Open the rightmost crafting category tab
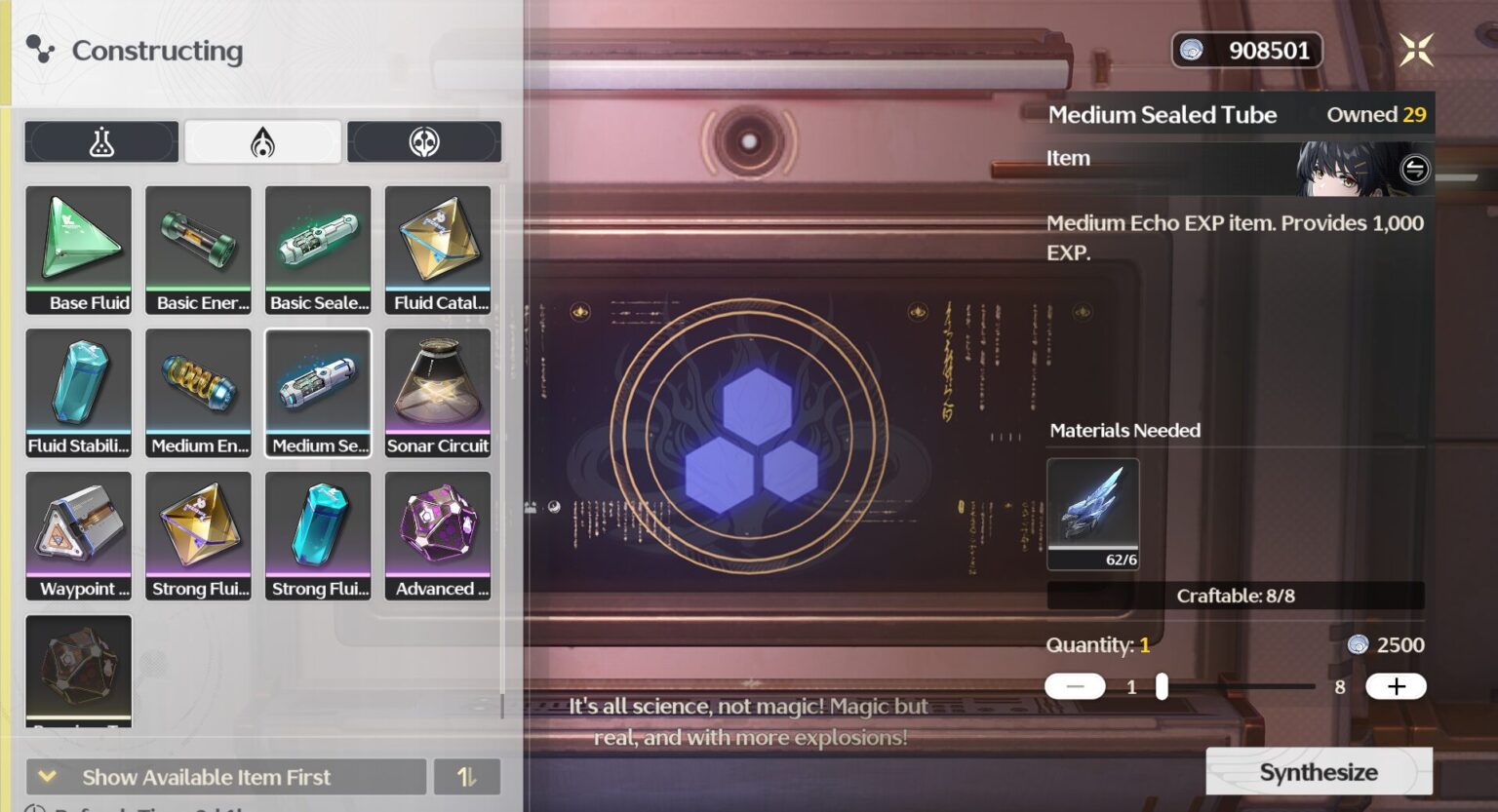 [424, 140]
